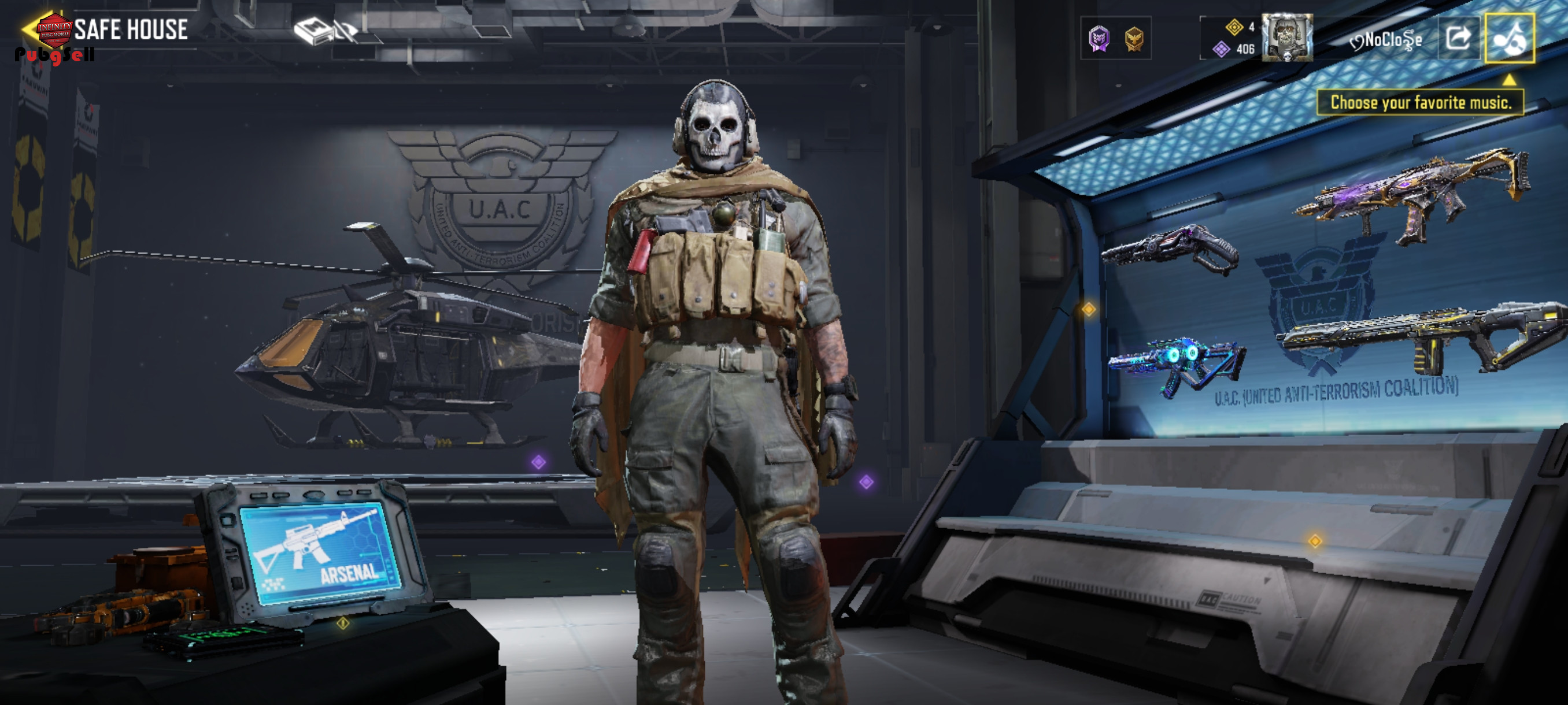
Task: Open the book icon beside Safe House title
Action: click(312, 31)
